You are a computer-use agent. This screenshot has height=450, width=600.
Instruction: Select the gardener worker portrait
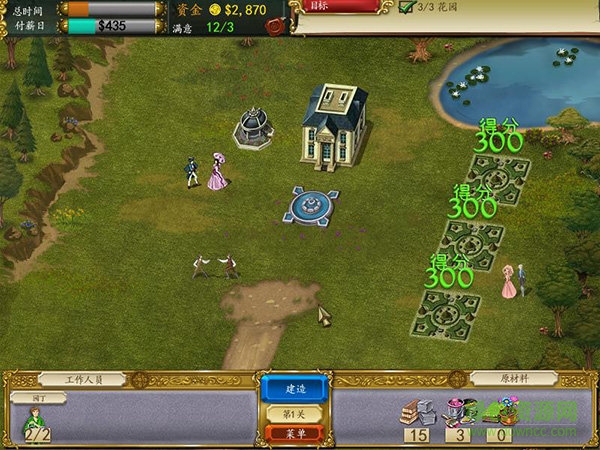click(37, 422)
